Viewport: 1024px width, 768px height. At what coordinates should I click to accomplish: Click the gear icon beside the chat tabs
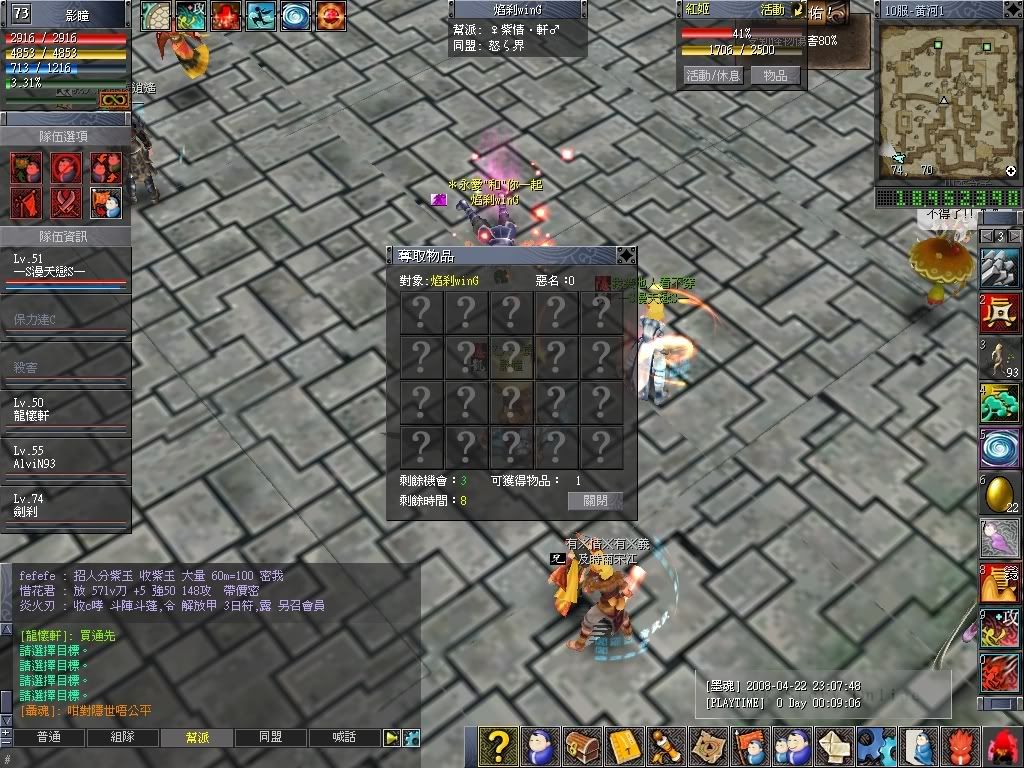coord(411,738)
